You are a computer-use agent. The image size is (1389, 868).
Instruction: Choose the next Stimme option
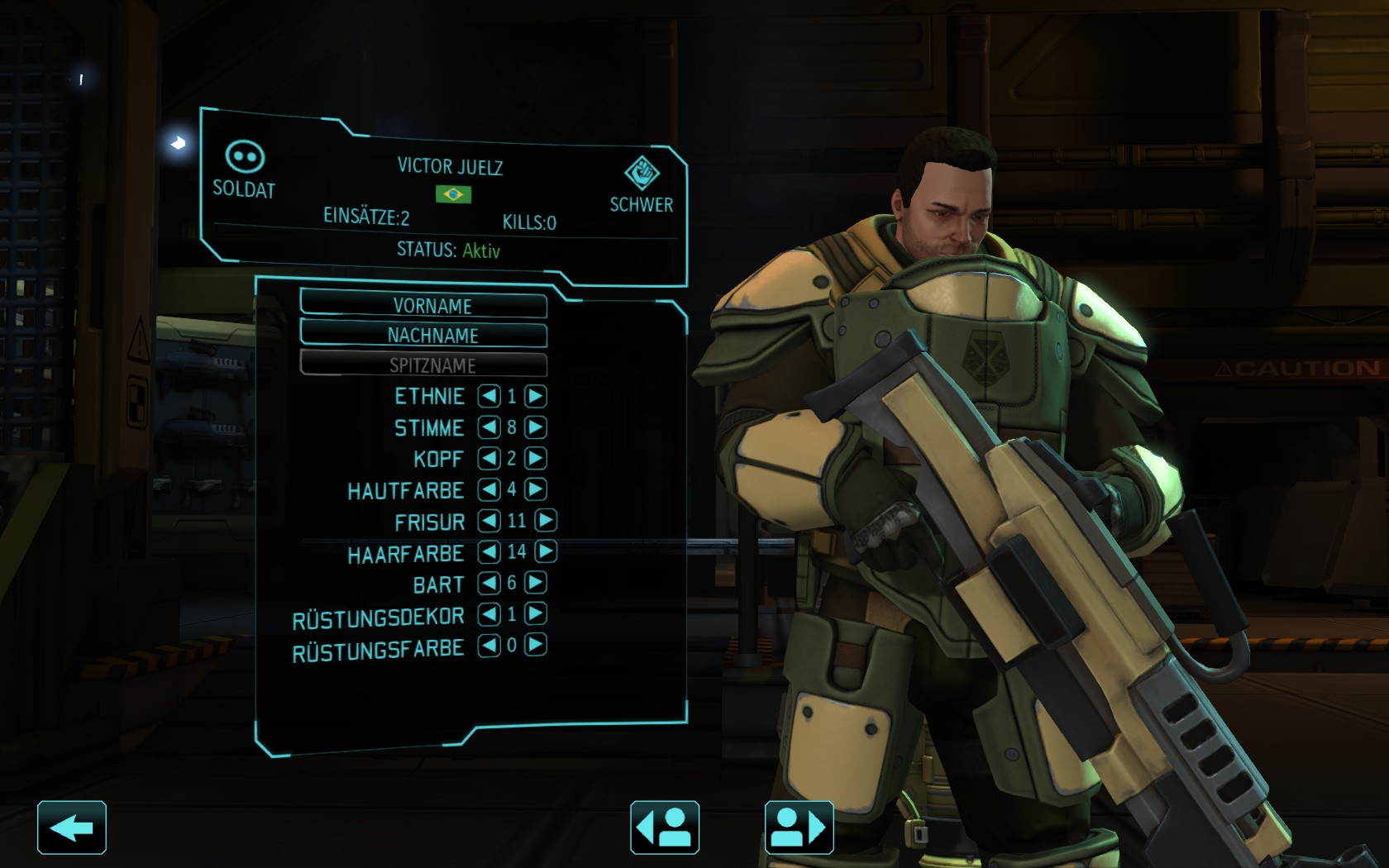pyautogui.click(x=536, y=427)
